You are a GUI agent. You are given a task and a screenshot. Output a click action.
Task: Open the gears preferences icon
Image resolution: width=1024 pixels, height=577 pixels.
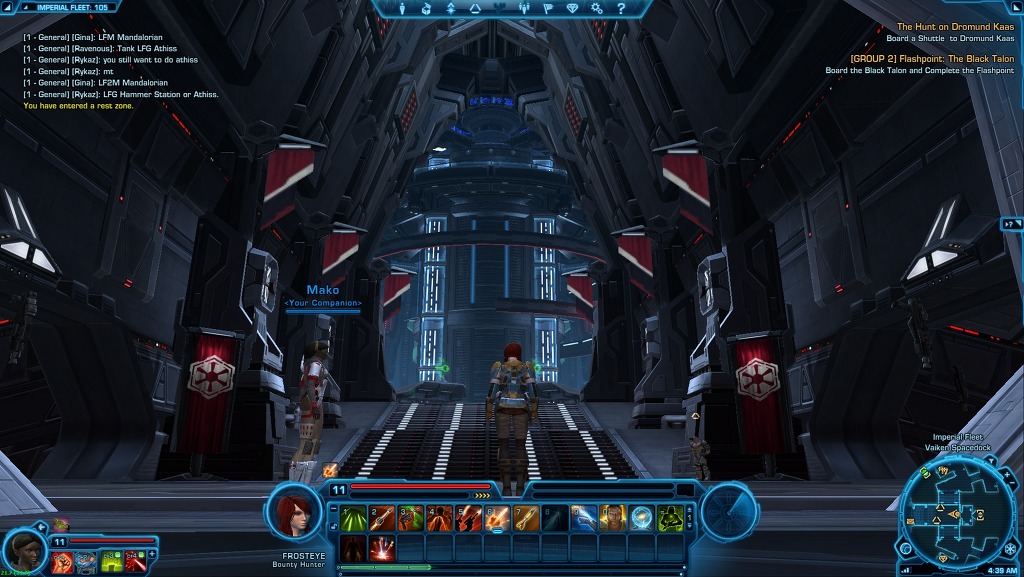tap(597, 8)
